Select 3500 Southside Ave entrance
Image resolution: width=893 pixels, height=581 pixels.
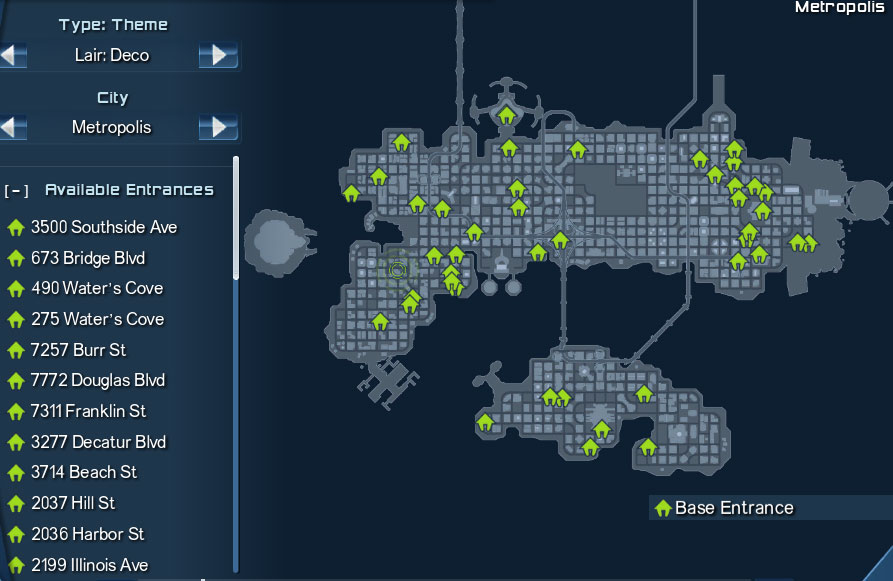[x=103, y=227]
